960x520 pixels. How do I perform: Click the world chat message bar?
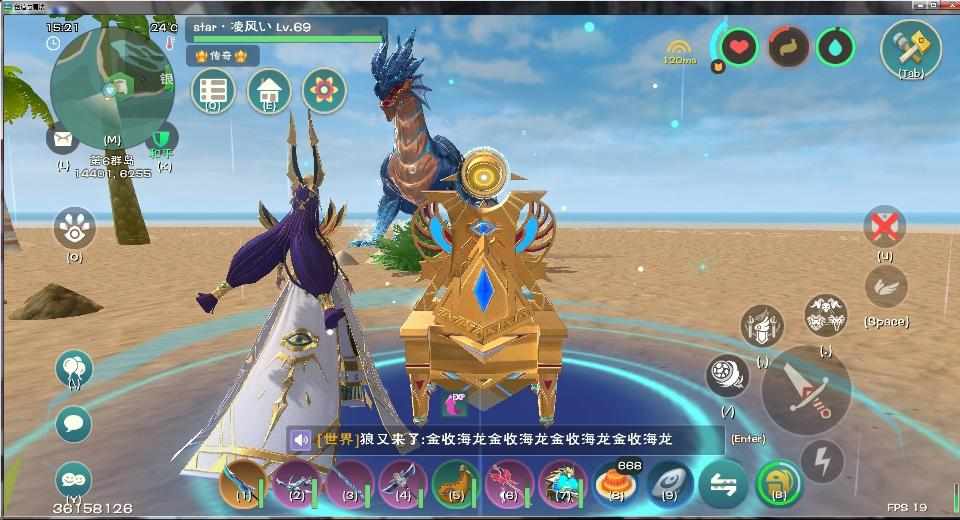505,440
